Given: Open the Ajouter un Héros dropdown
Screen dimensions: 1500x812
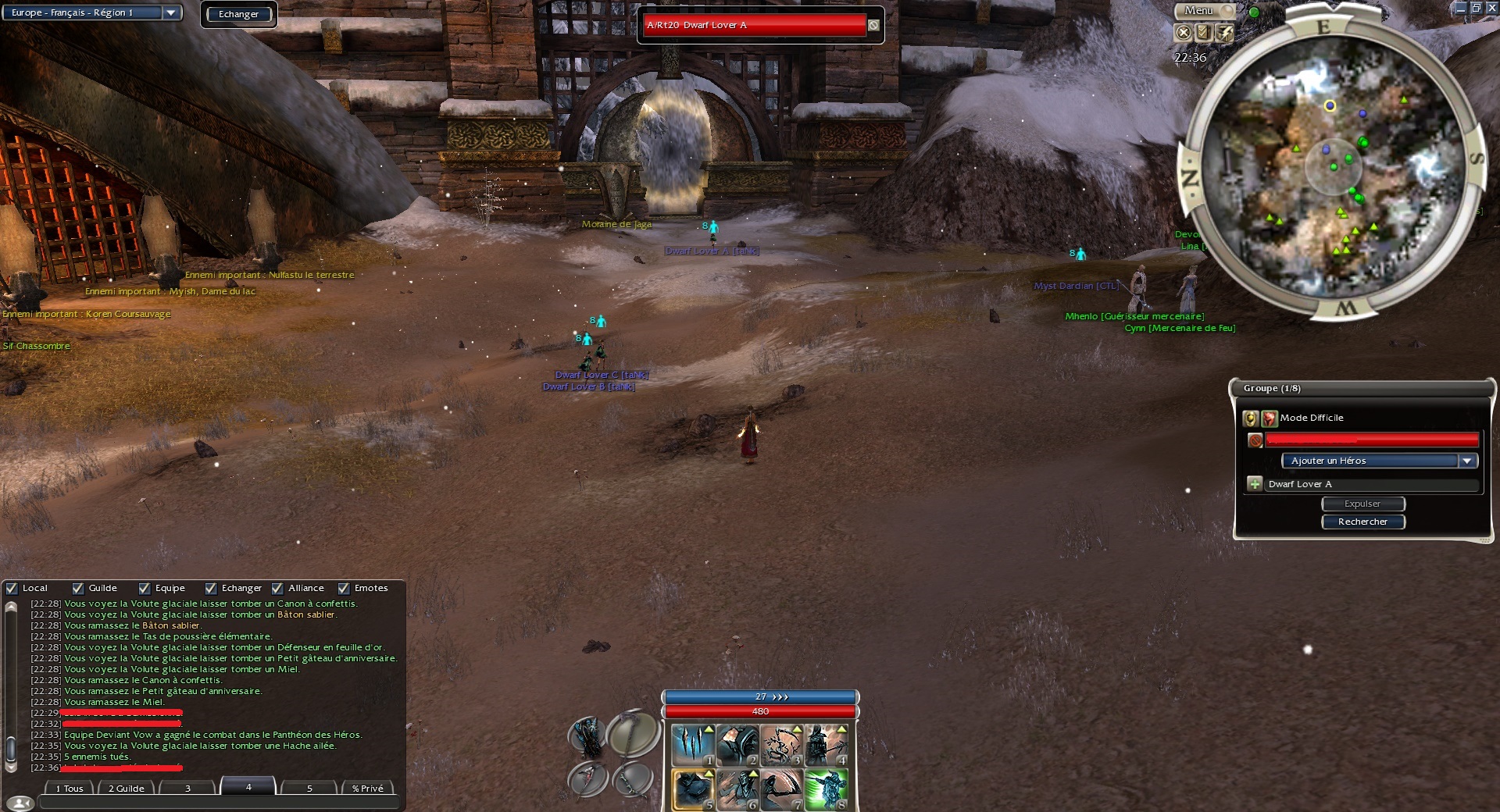Looking at the screenshot, I should point(1466,461).
